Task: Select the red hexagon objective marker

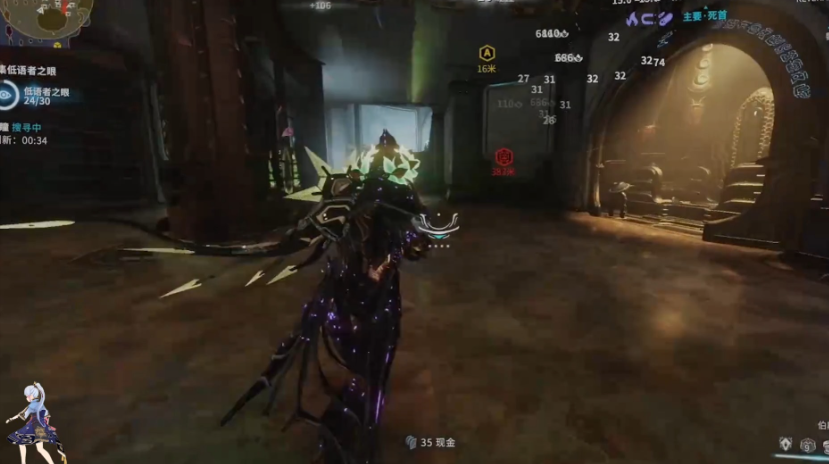Action: pos(504,156)
